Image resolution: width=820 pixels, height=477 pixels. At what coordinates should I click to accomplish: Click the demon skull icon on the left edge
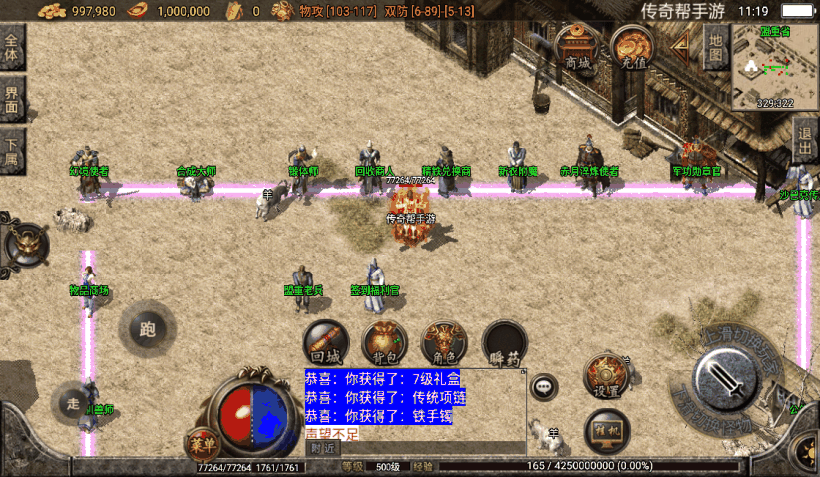click(x=24, y=243)
